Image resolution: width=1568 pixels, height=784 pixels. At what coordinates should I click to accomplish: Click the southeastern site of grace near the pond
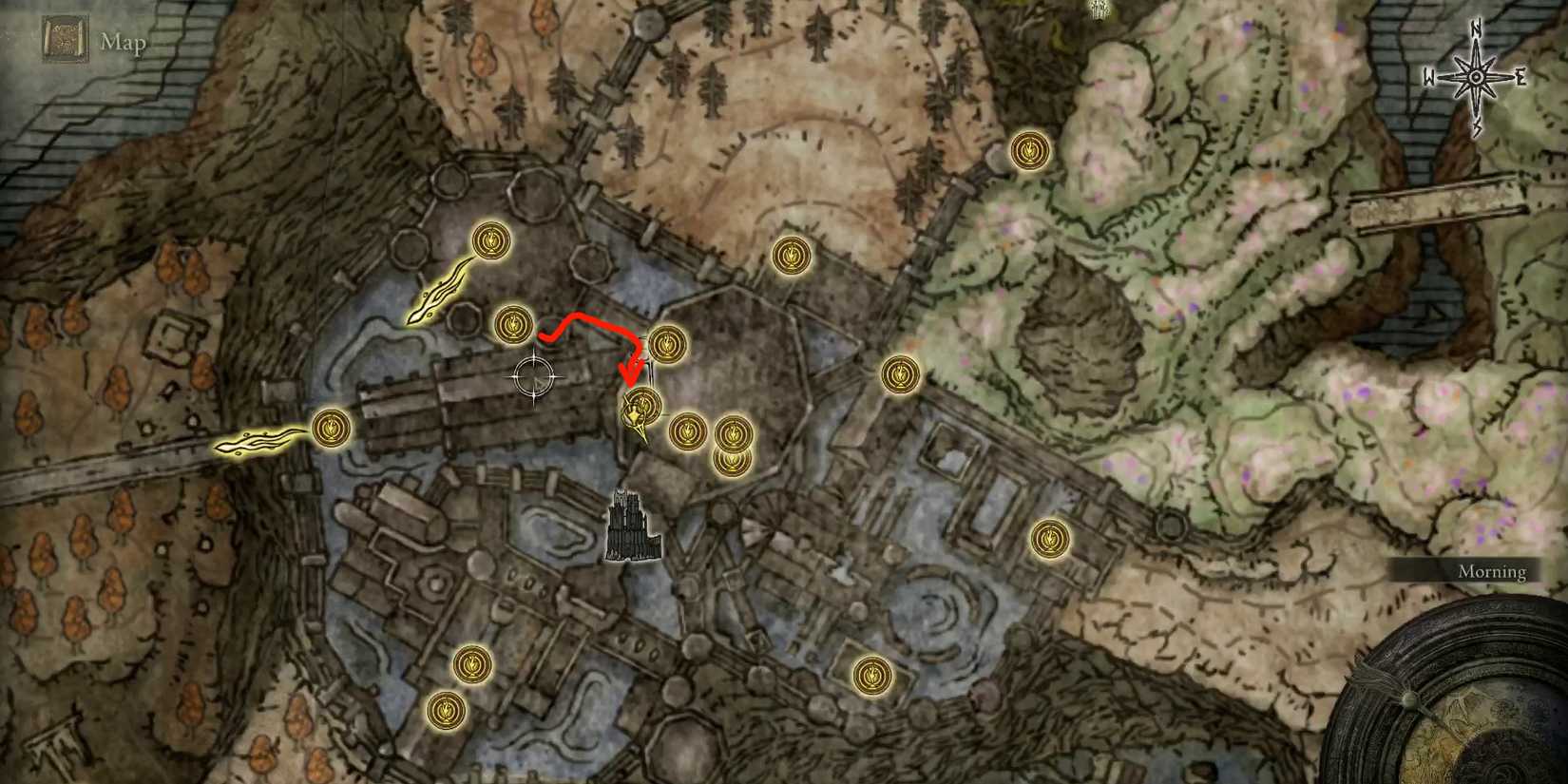871,677
